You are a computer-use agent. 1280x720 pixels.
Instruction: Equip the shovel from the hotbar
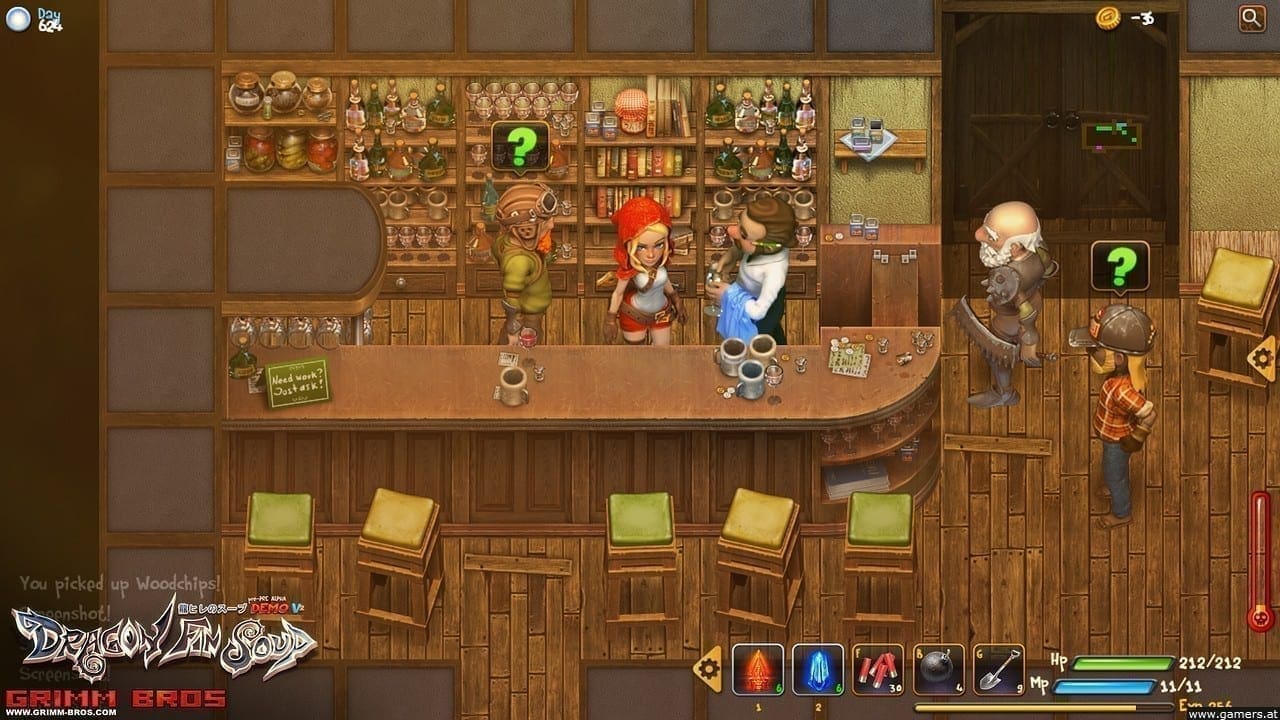[998, 668]
